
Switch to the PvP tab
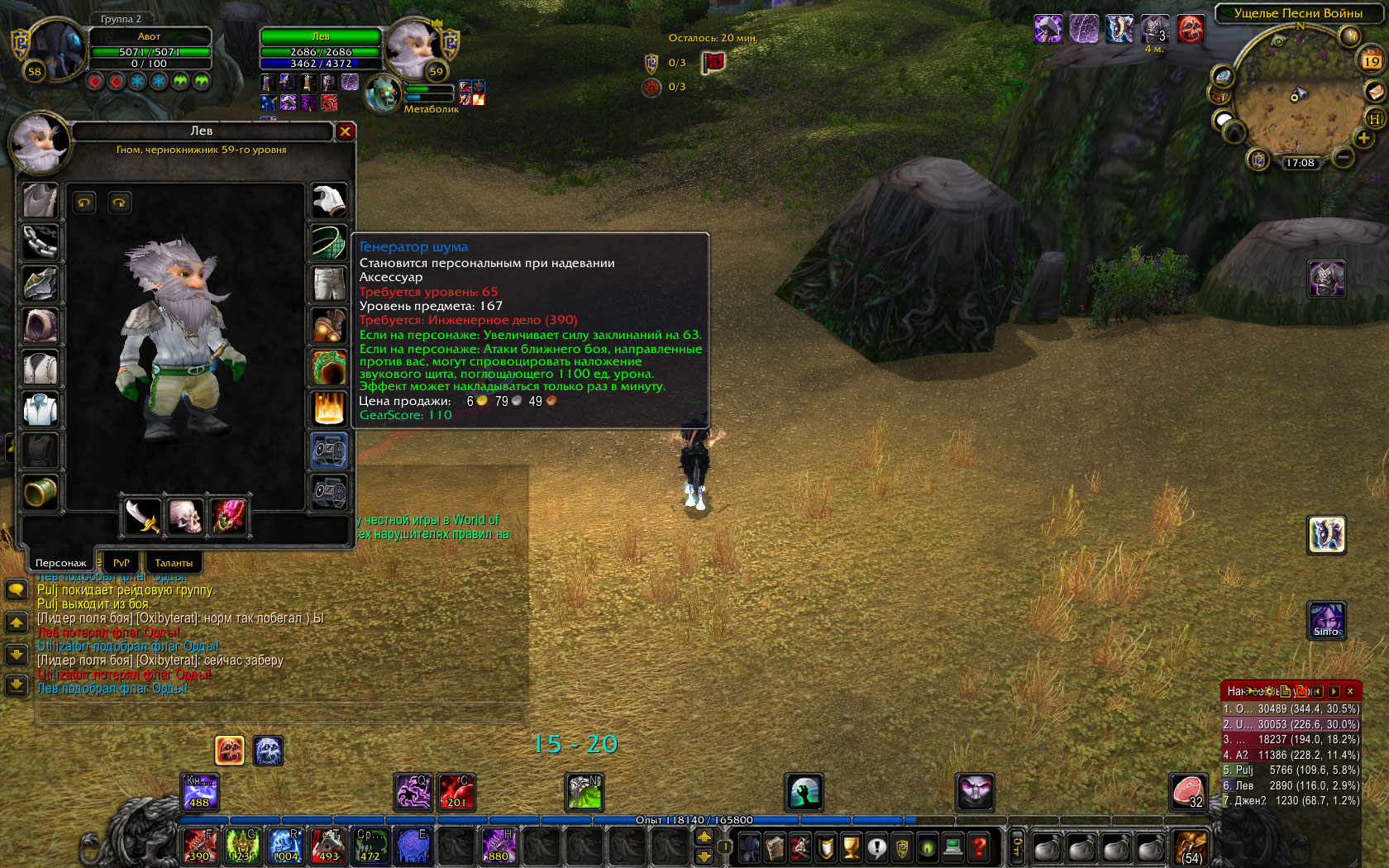point(122,562)
